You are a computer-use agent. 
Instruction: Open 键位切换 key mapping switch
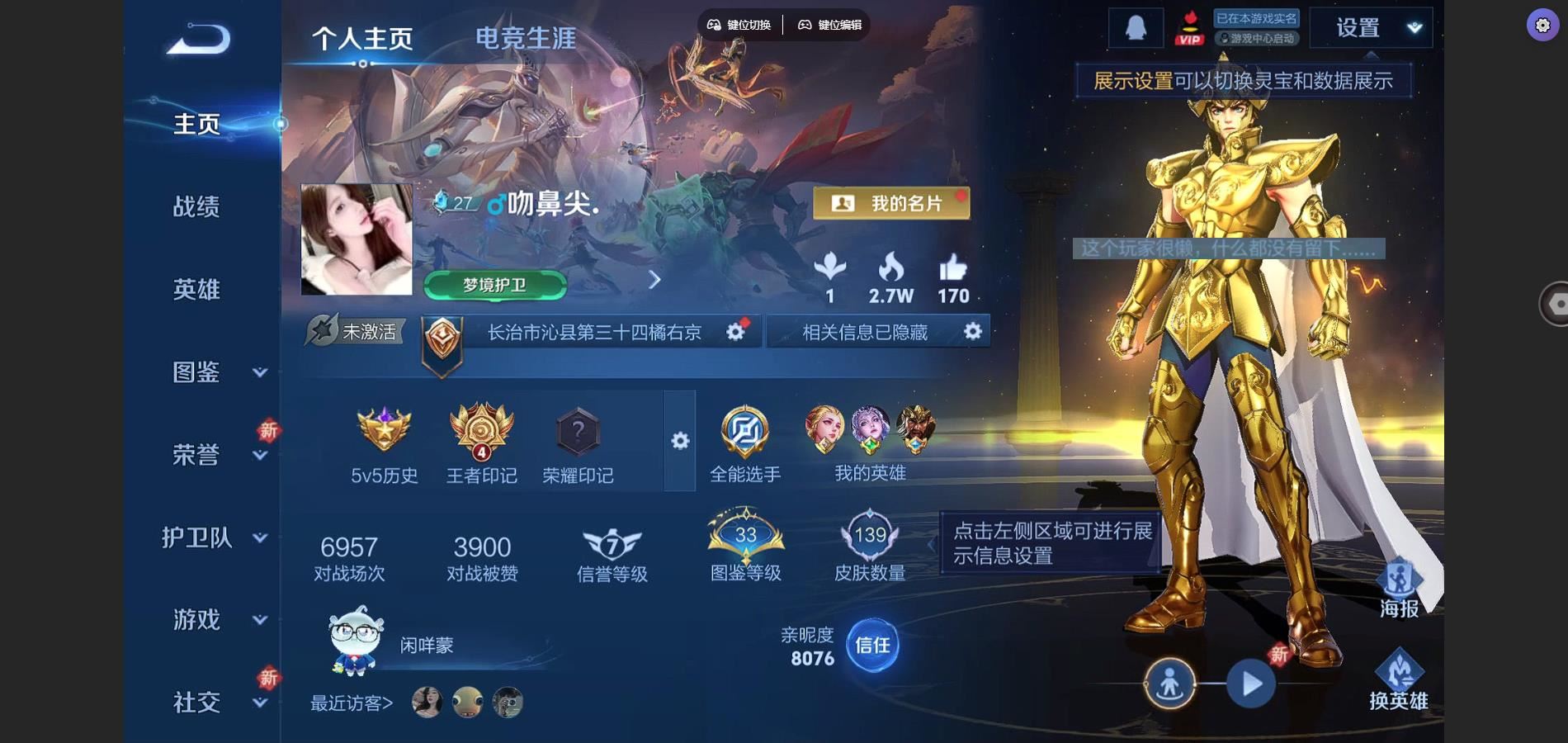pyautogui.click(x=739, y=25)
